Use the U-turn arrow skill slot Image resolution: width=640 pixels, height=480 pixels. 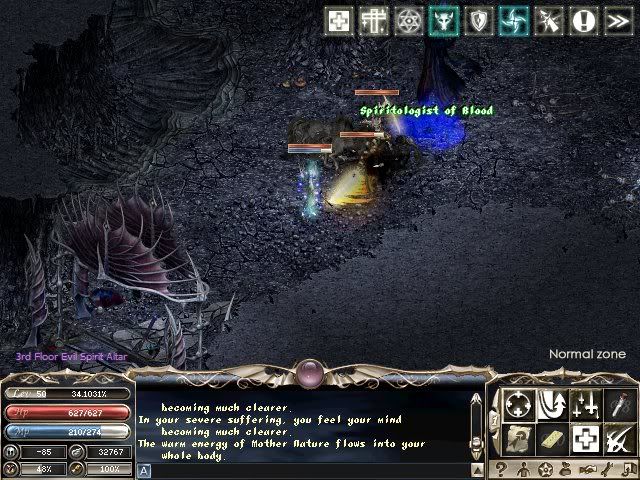click(x=551, y=405)
